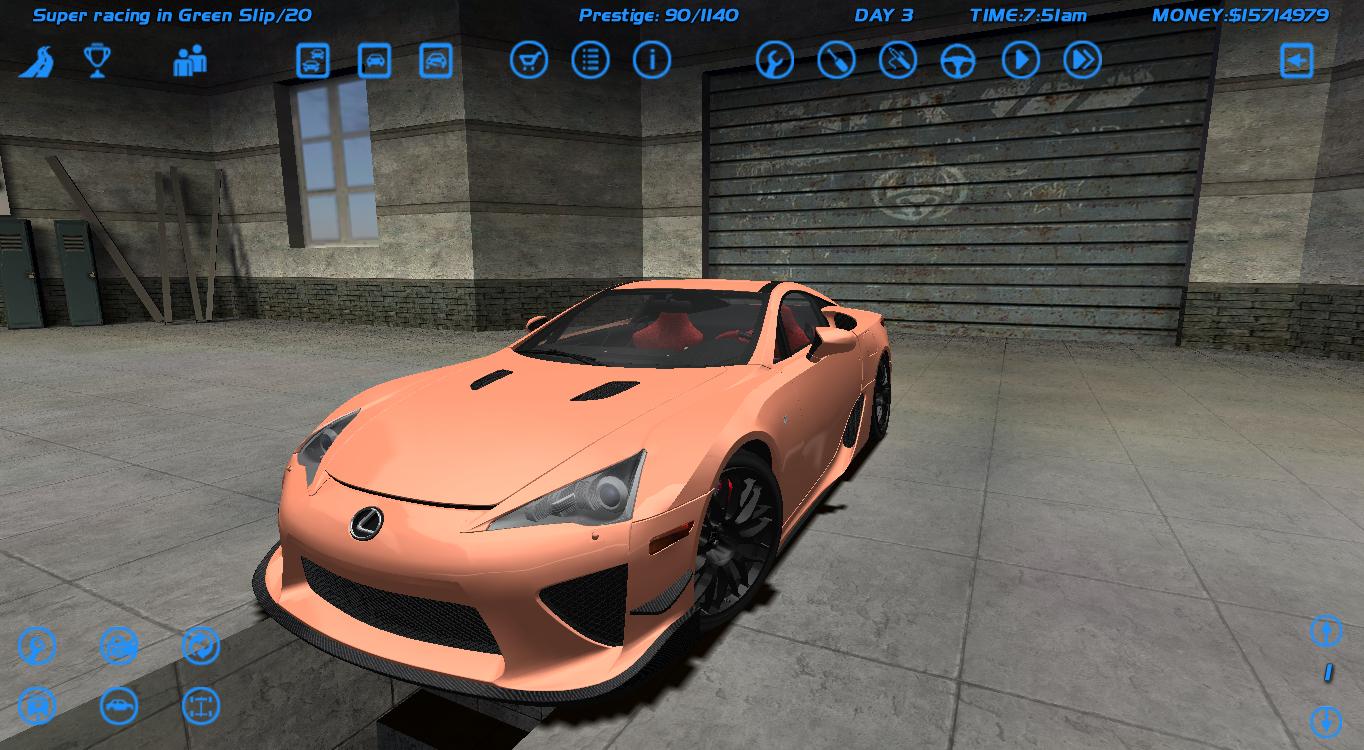Screen dimensions: 1364x750
Task: Open the shopping cart to buy parts
Action: tap(529, 59)
